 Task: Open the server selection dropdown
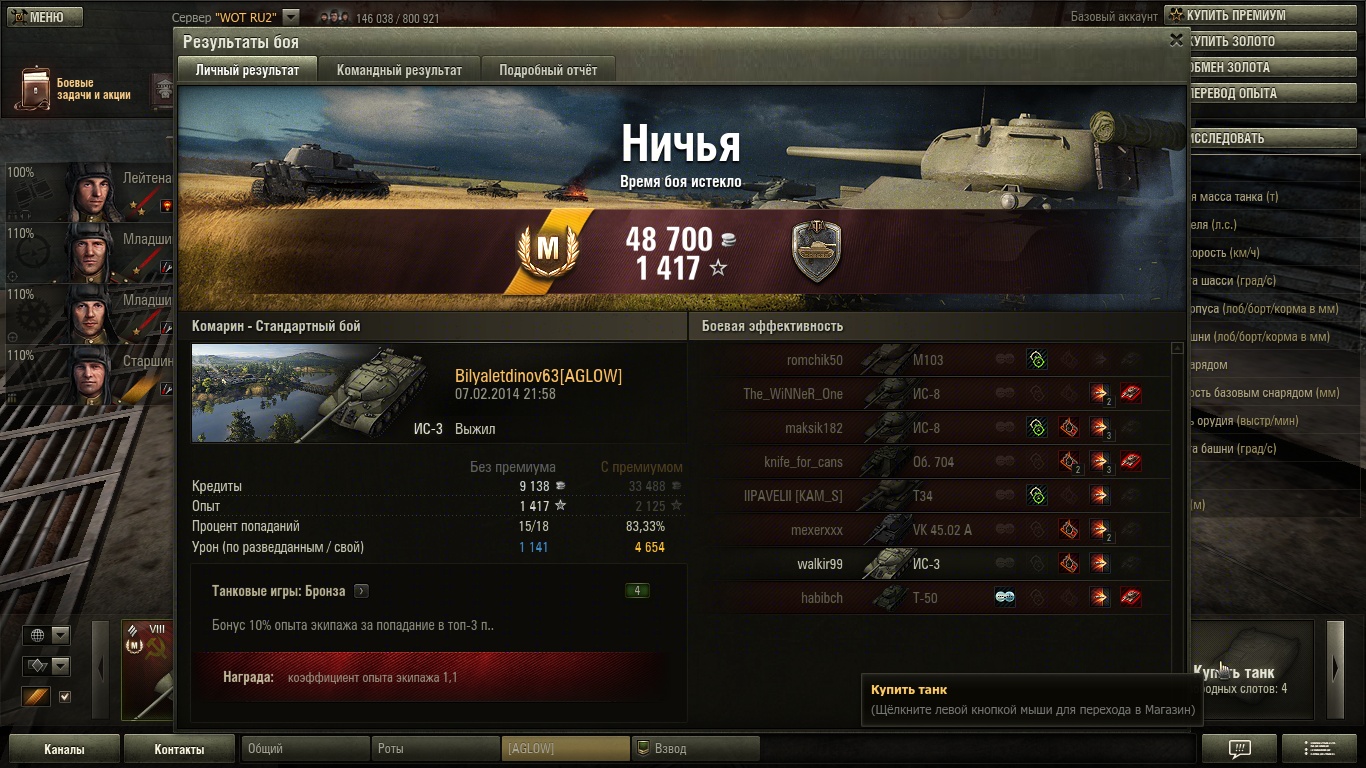click(x=290, y=17)
